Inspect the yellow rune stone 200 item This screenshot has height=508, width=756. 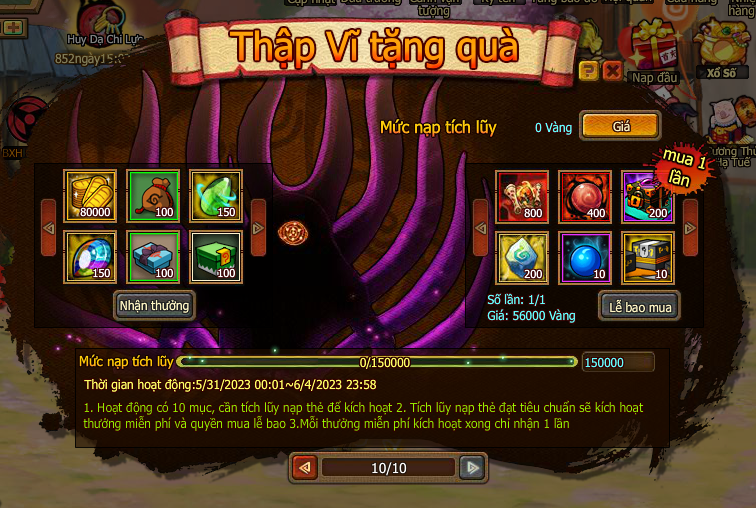(522, 257)
